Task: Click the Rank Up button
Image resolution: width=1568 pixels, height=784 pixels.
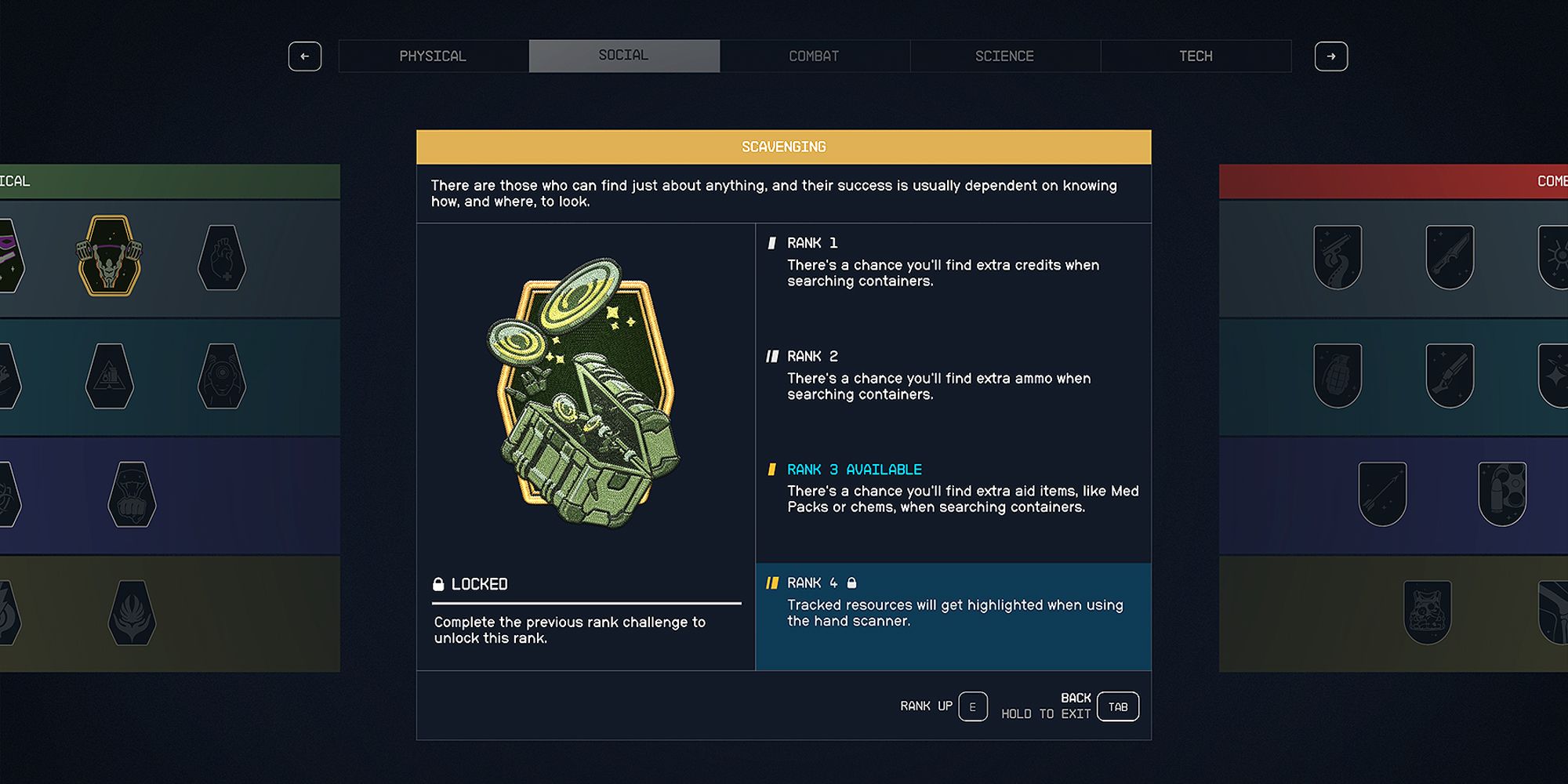Action: (x=972, y=706)
